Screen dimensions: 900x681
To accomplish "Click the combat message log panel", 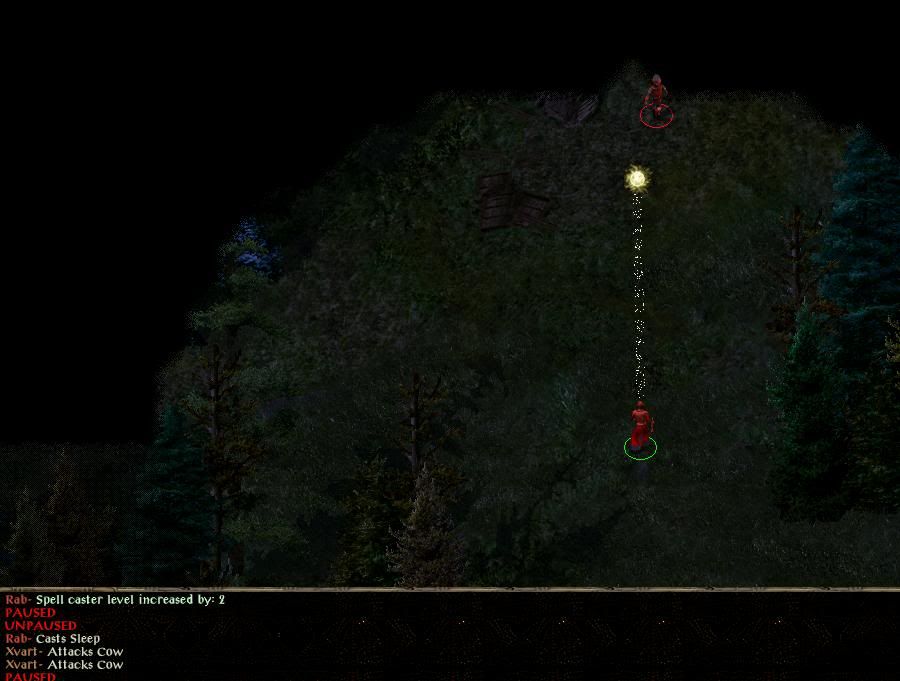I will click(450, 636).
